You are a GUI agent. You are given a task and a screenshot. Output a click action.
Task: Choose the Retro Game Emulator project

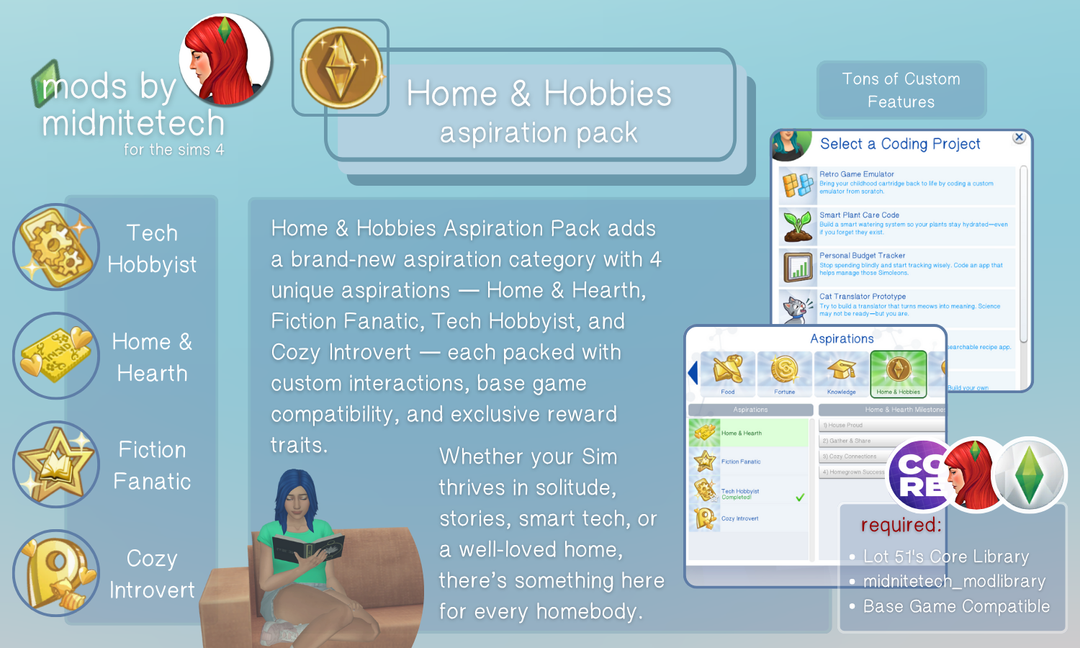(x=896, y=186)
